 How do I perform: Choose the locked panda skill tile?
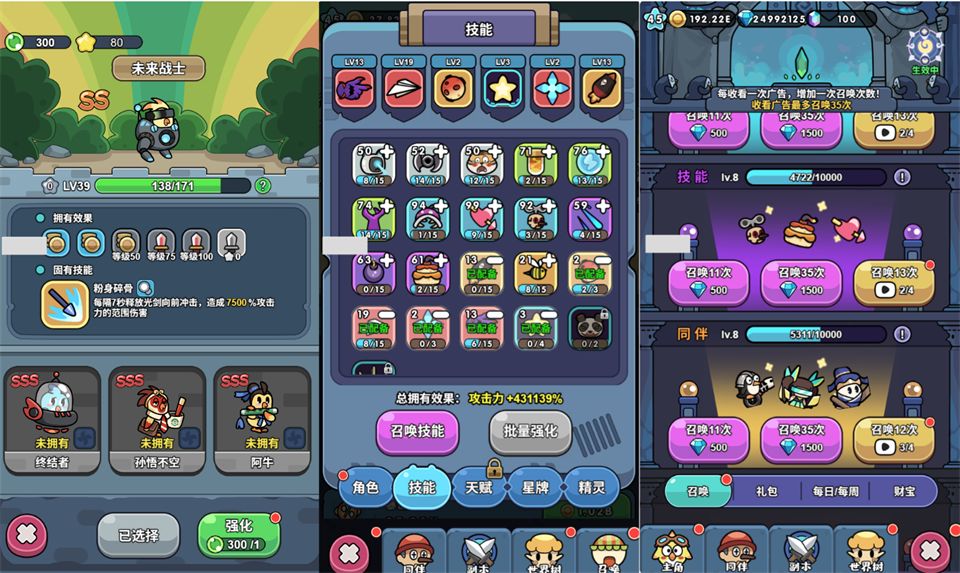point(589,327)
